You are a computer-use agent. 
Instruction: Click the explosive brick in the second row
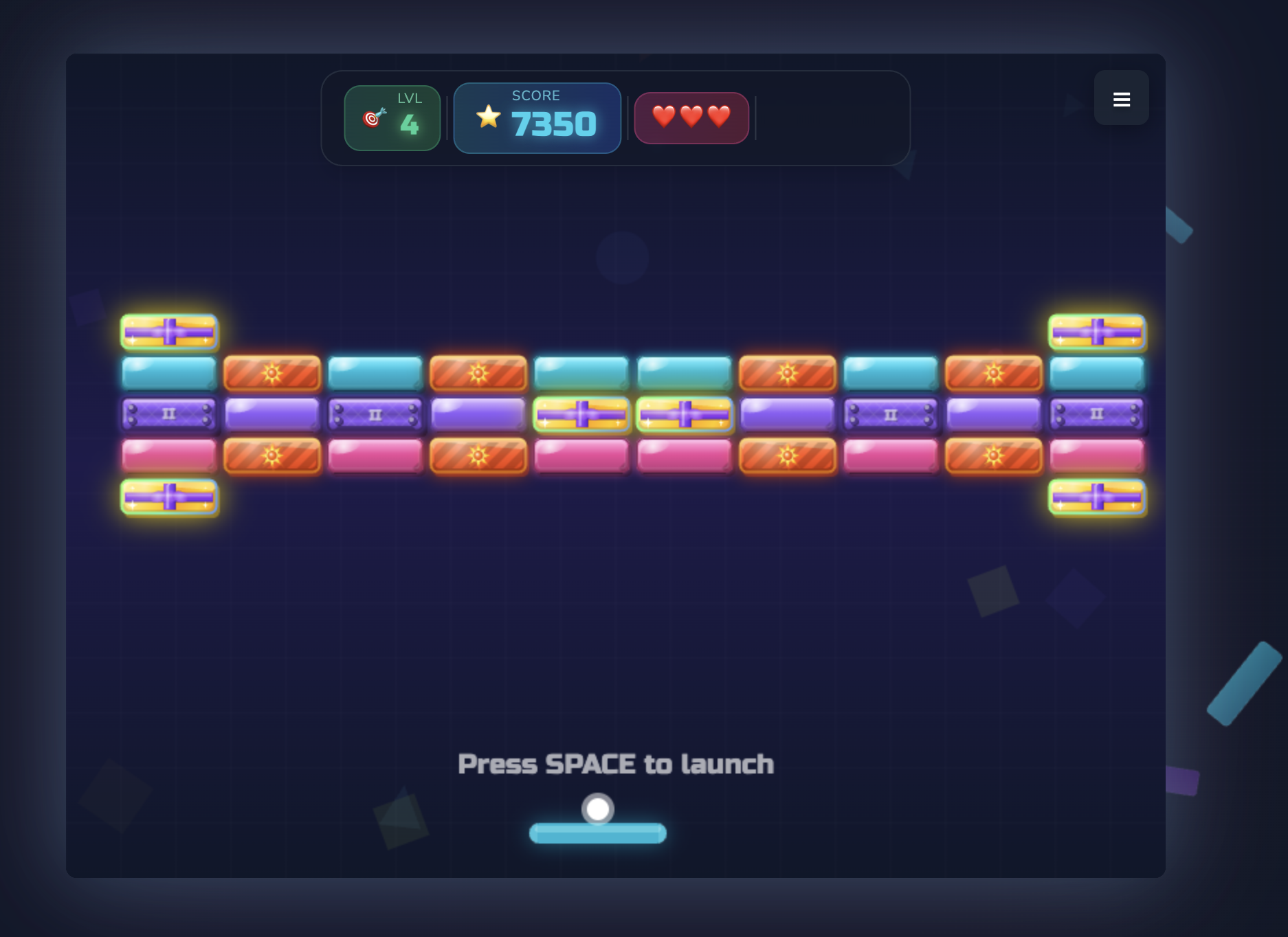point(272,373)
